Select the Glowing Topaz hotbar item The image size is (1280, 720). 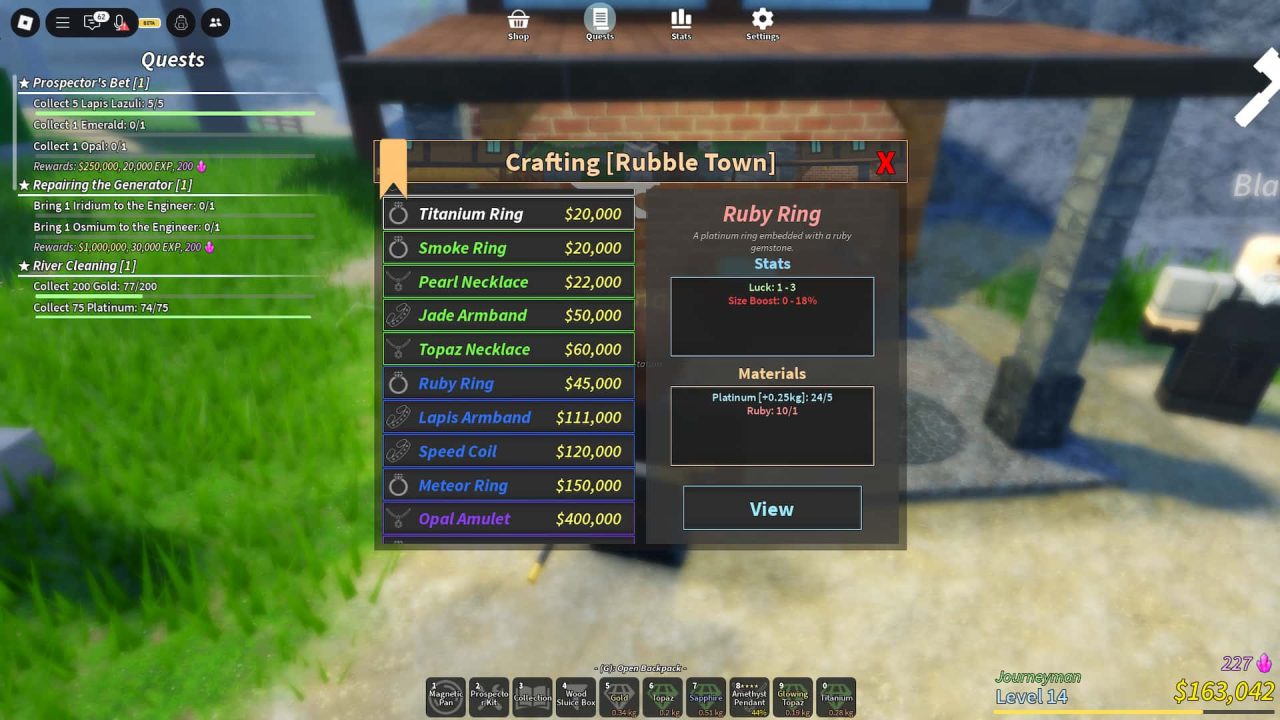pos(793,696)
